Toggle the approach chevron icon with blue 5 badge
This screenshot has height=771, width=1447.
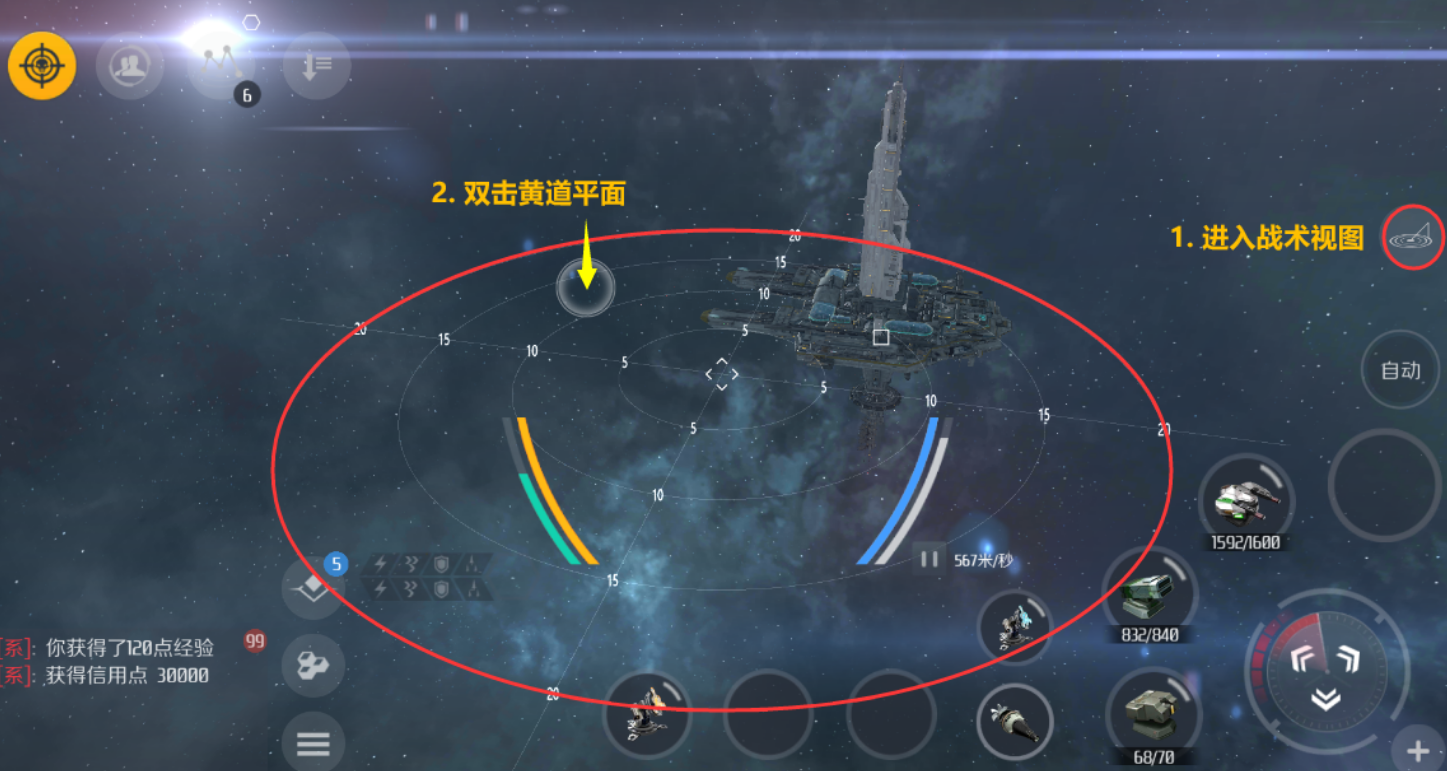[313, 586]
